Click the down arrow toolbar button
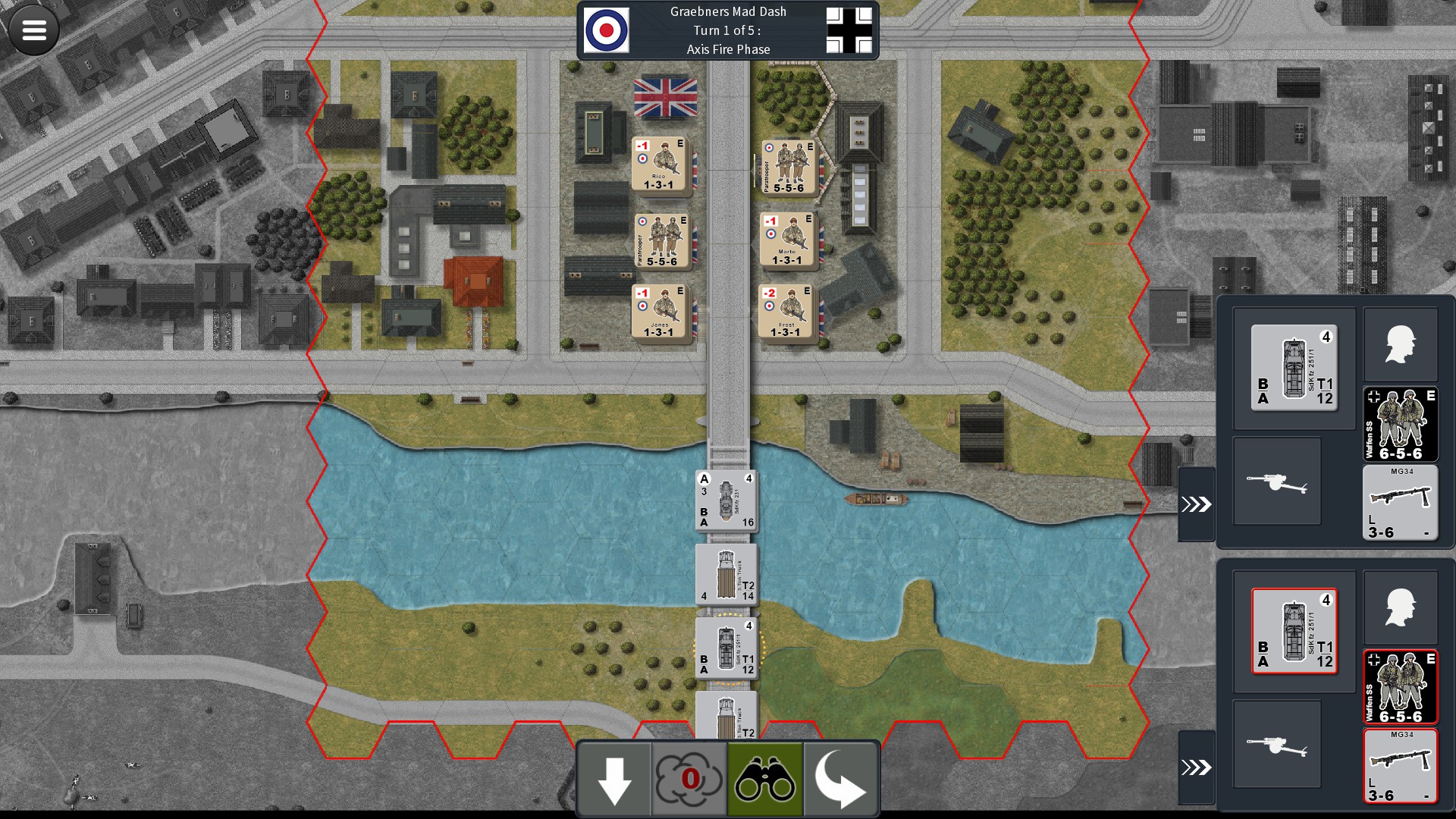The height and width of the screenshot is (819, 1456). 614,780
